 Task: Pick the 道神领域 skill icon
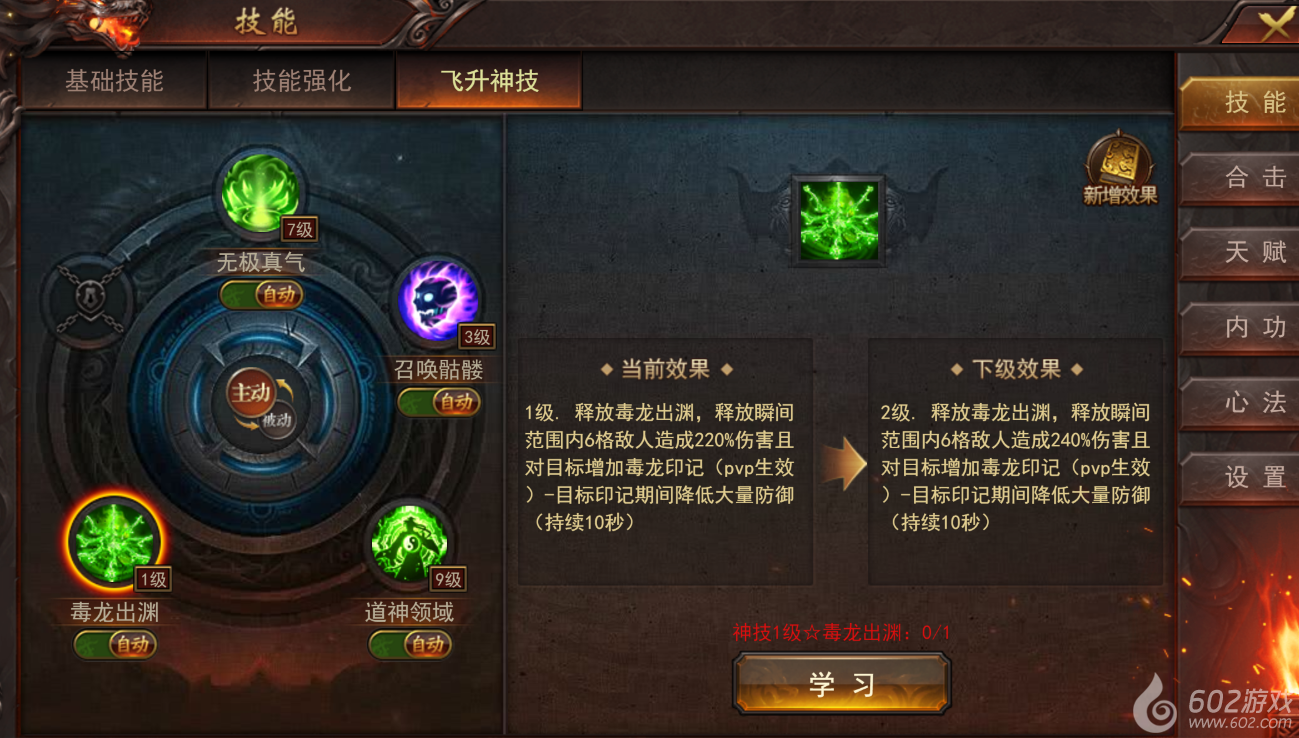pos(409,545)
